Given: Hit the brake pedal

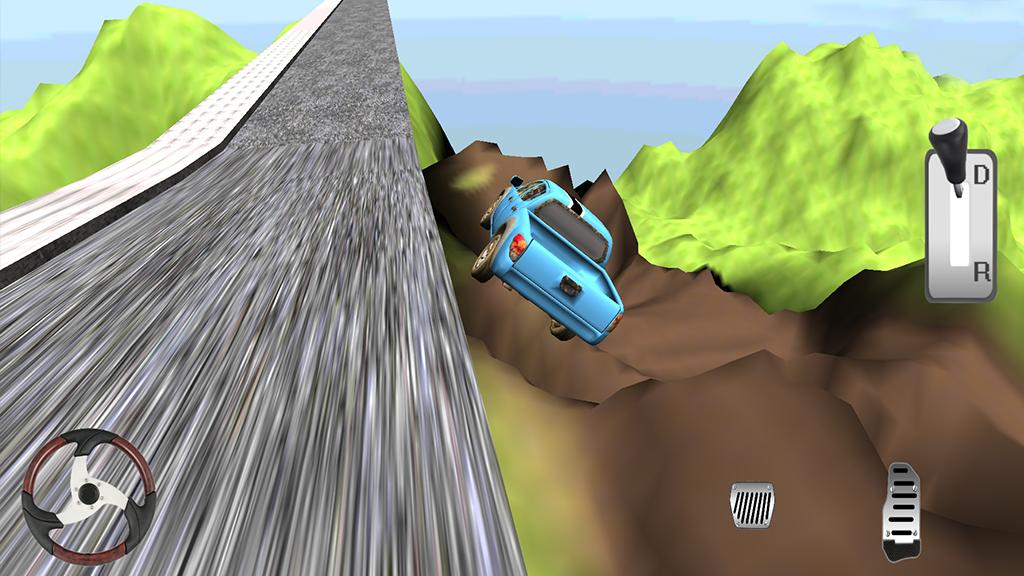Looking at the screenshot, I should point(752,504).
